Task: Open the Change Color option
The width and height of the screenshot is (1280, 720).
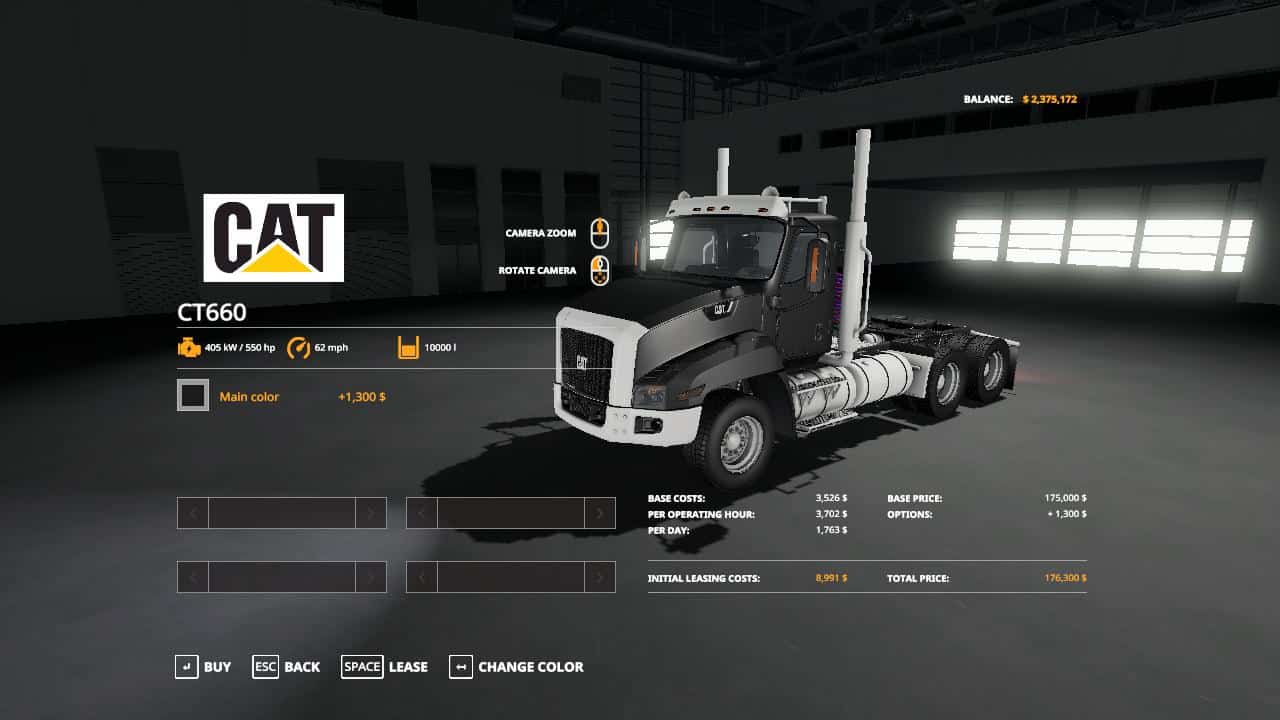Action: (x=516, y=667)
